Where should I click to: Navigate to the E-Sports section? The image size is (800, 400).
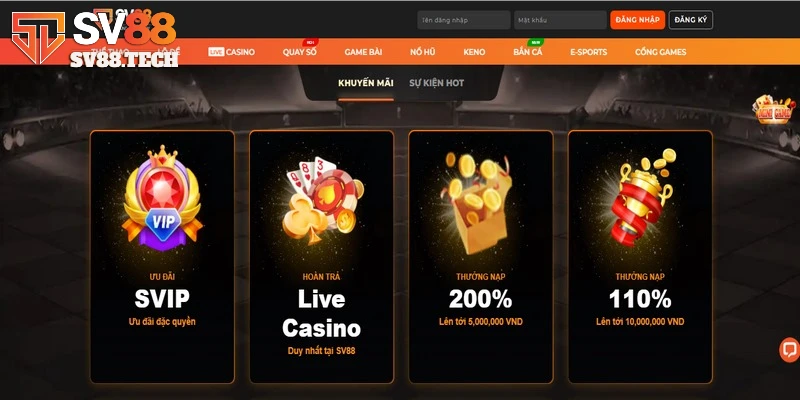coord(590,51)
